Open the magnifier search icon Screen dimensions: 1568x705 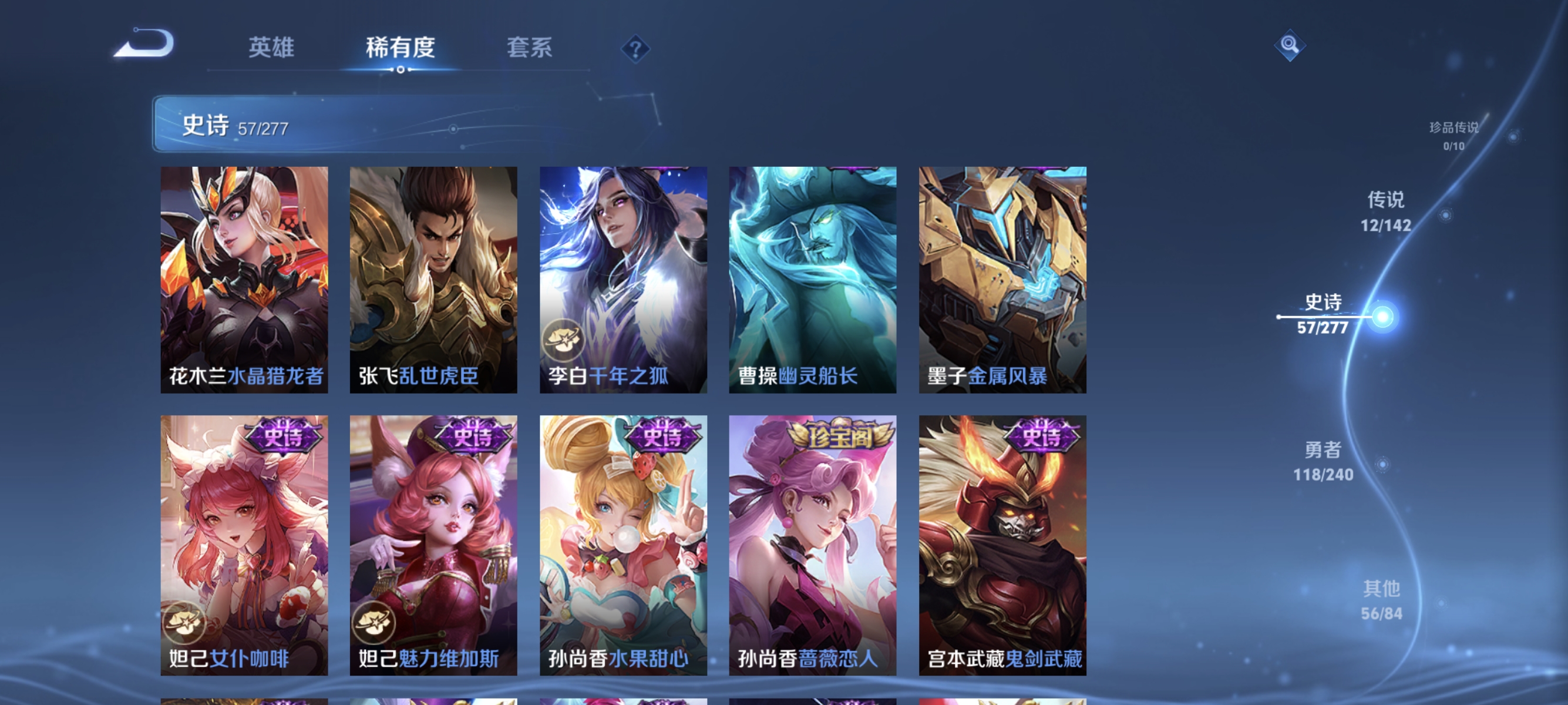pos(1290,45)
